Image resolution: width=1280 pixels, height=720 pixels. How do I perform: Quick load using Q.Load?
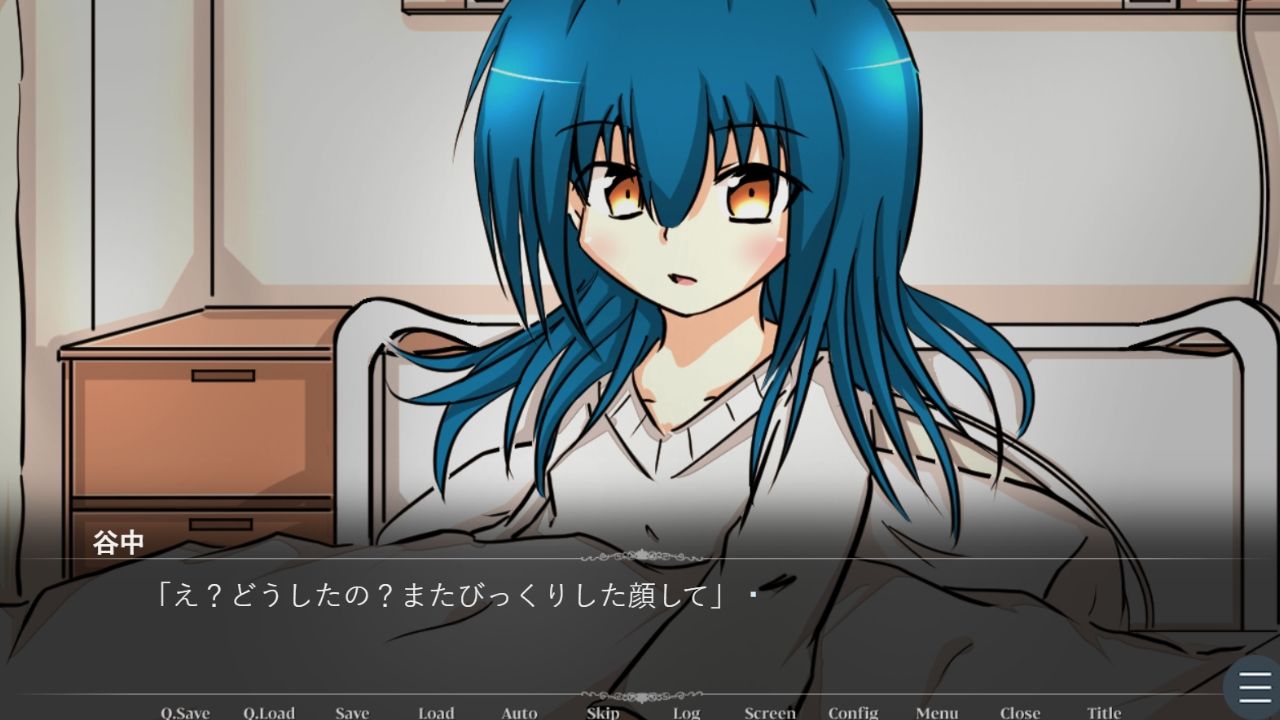tap(272, 713)
